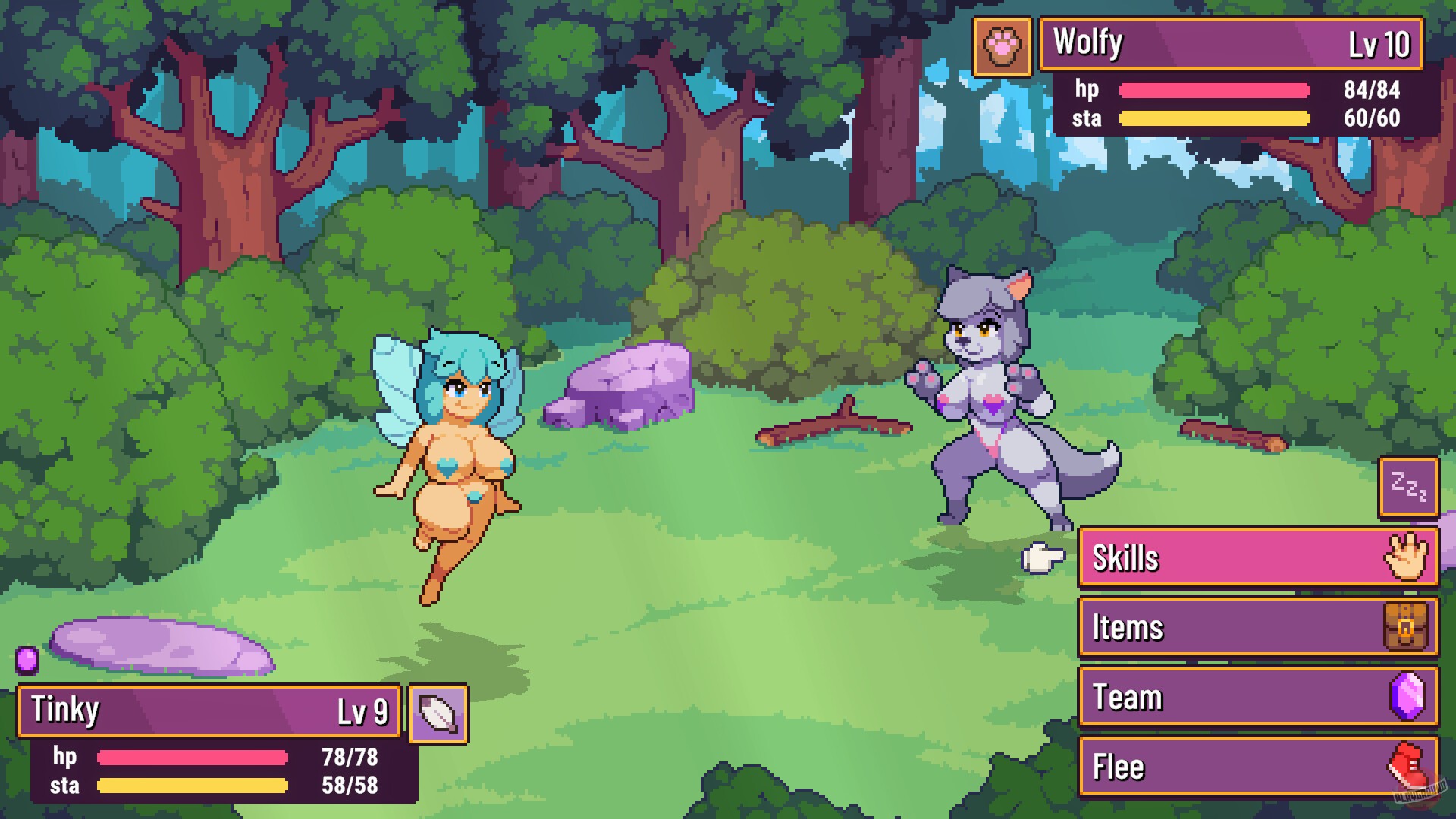The height and width of the screenshot is (819, 1456).
Task: Select Tinky's white feather status icon
Action: coord(437,711)
